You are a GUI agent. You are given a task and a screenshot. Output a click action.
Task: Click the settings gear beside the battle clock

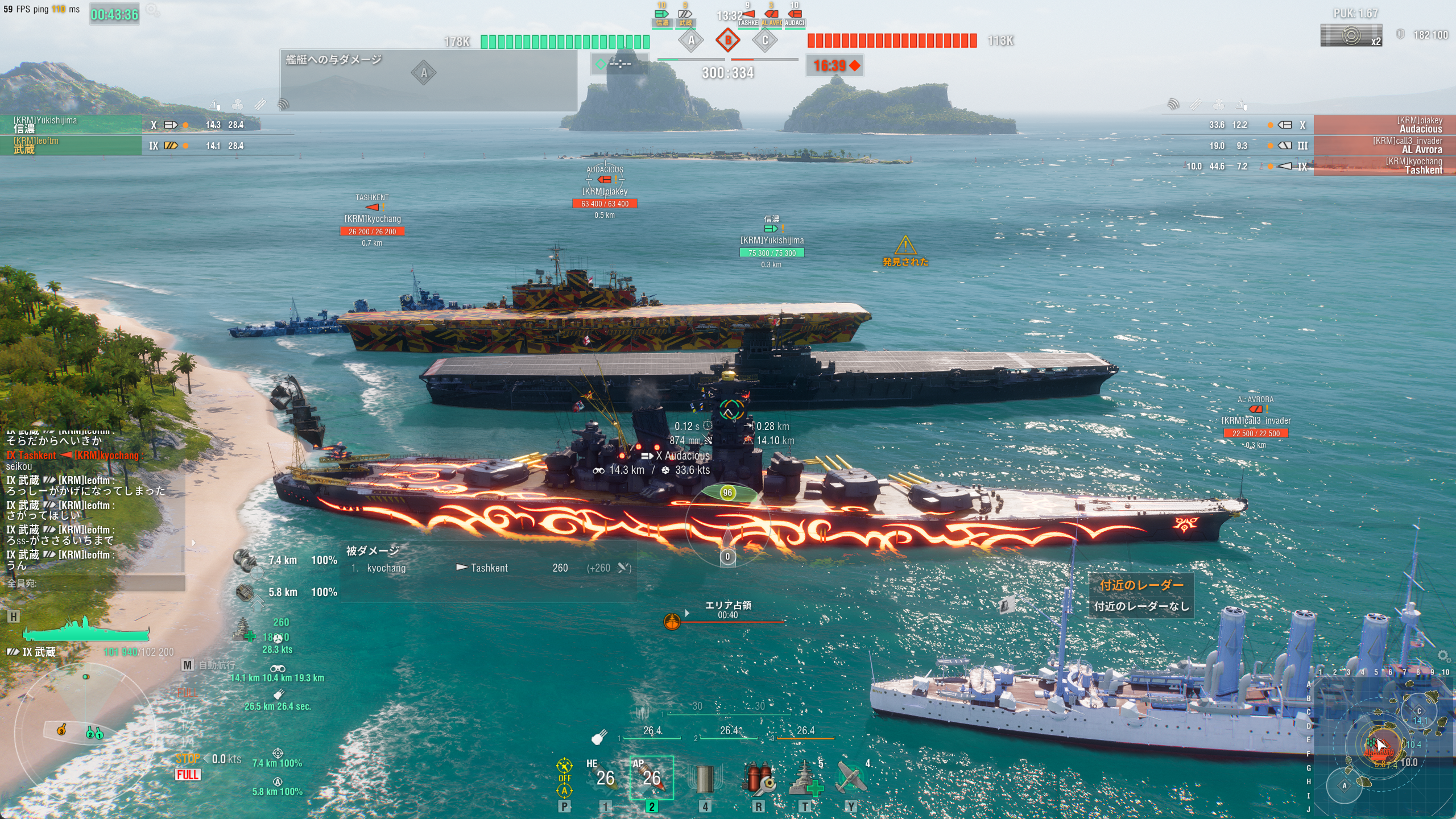152,10
